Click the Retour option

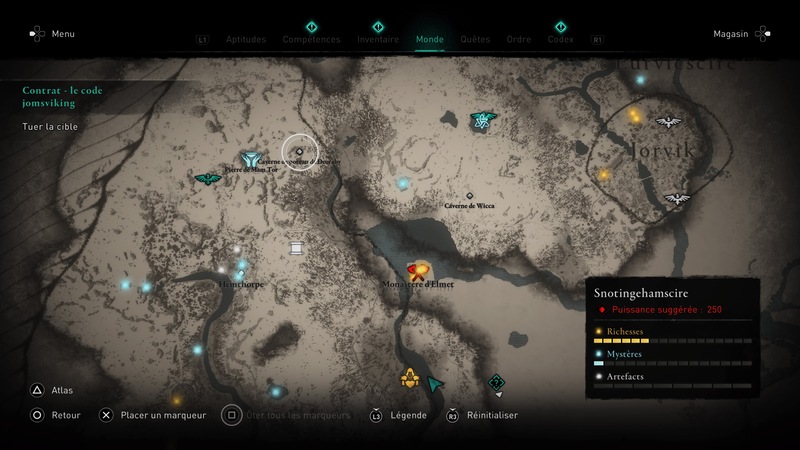tap(66, 415)
